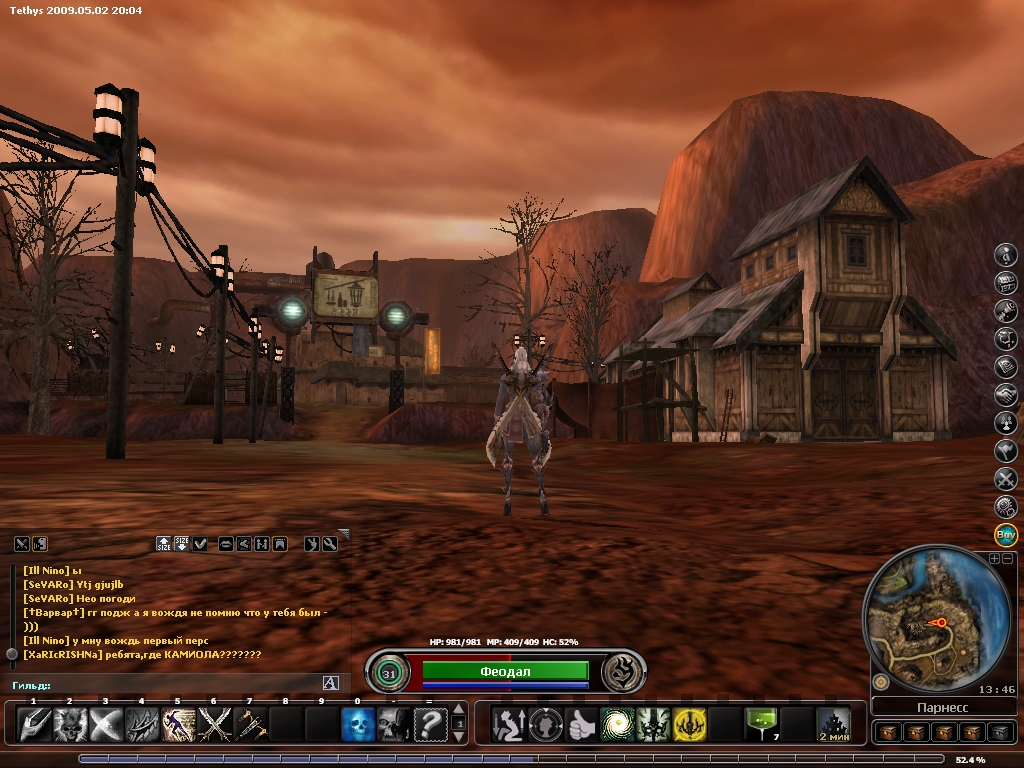Open the first inventory bag chest
Viewport: 1024px width, 768px height.
click(x=887, y=733)
